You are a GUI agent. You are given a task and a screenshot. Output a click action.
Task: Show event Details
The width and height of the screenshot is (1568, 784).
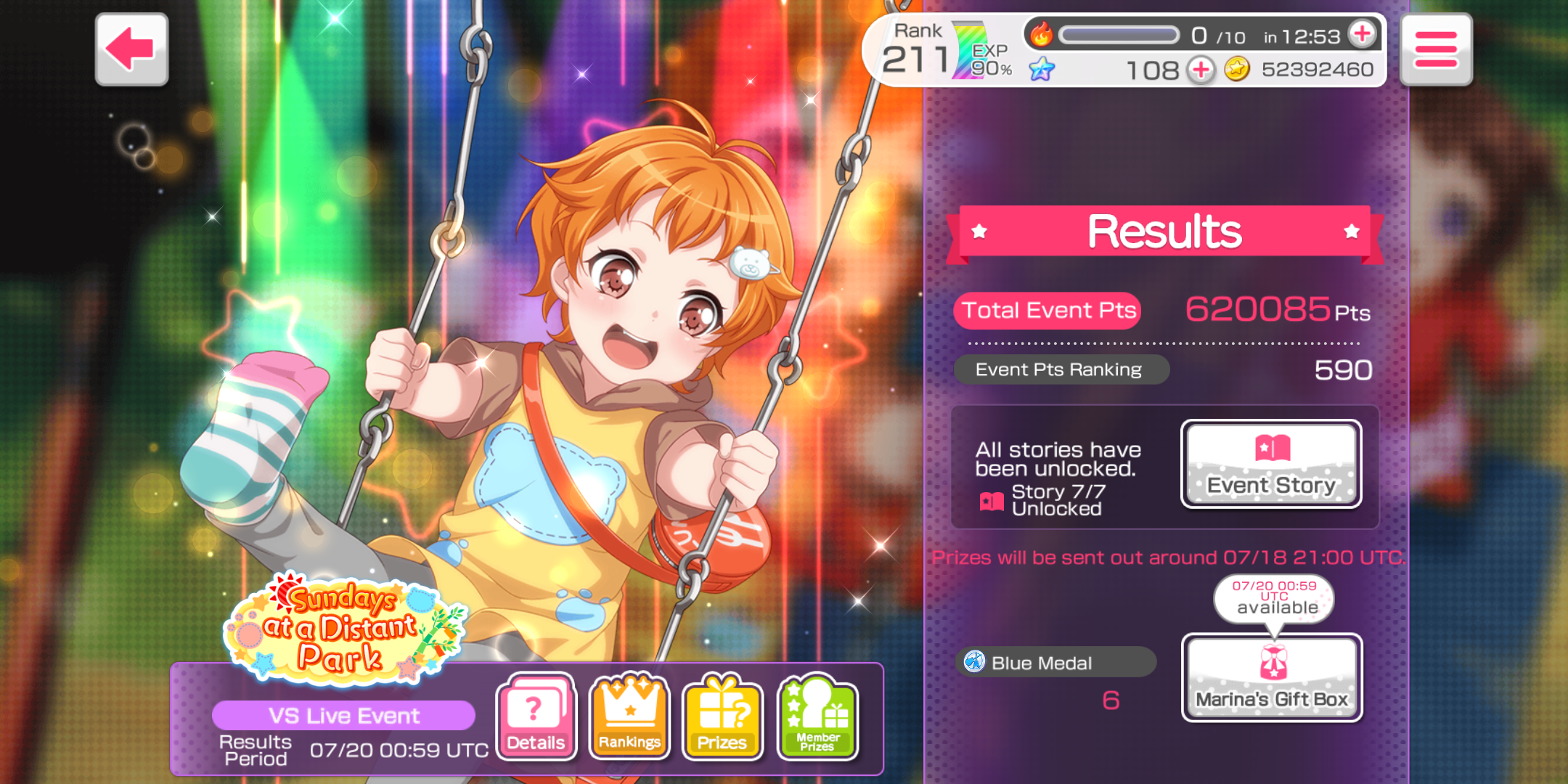click(536, 716)
